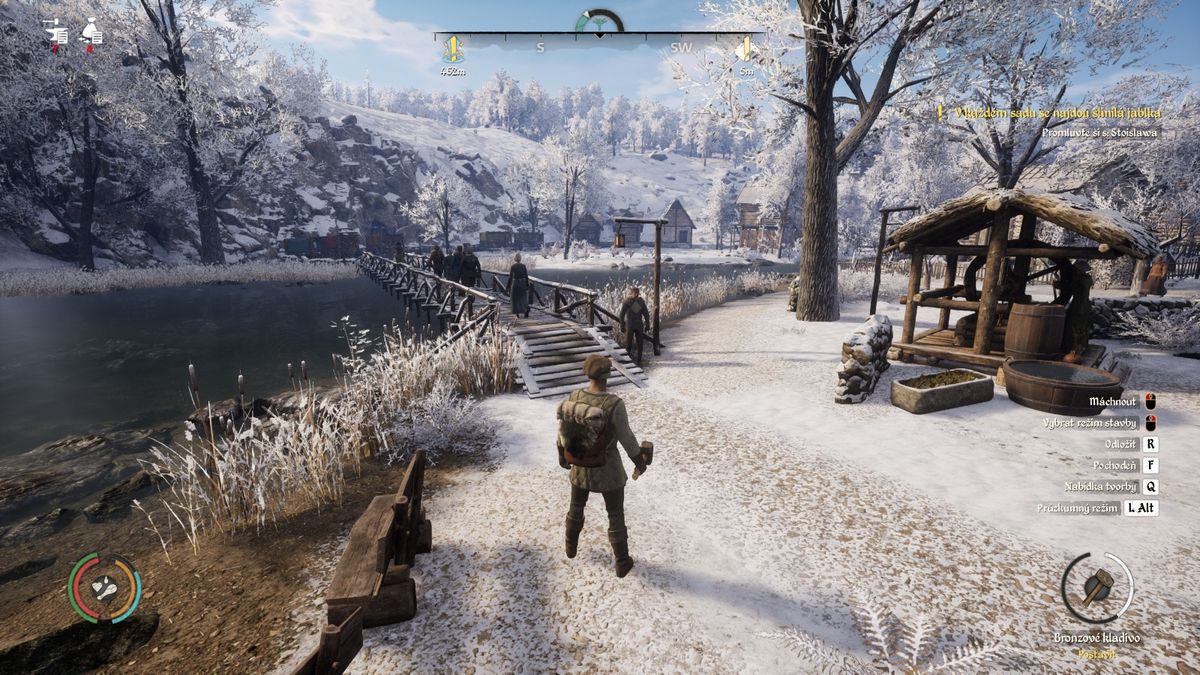Select the 5m quest marker on compass

point(745,49)
